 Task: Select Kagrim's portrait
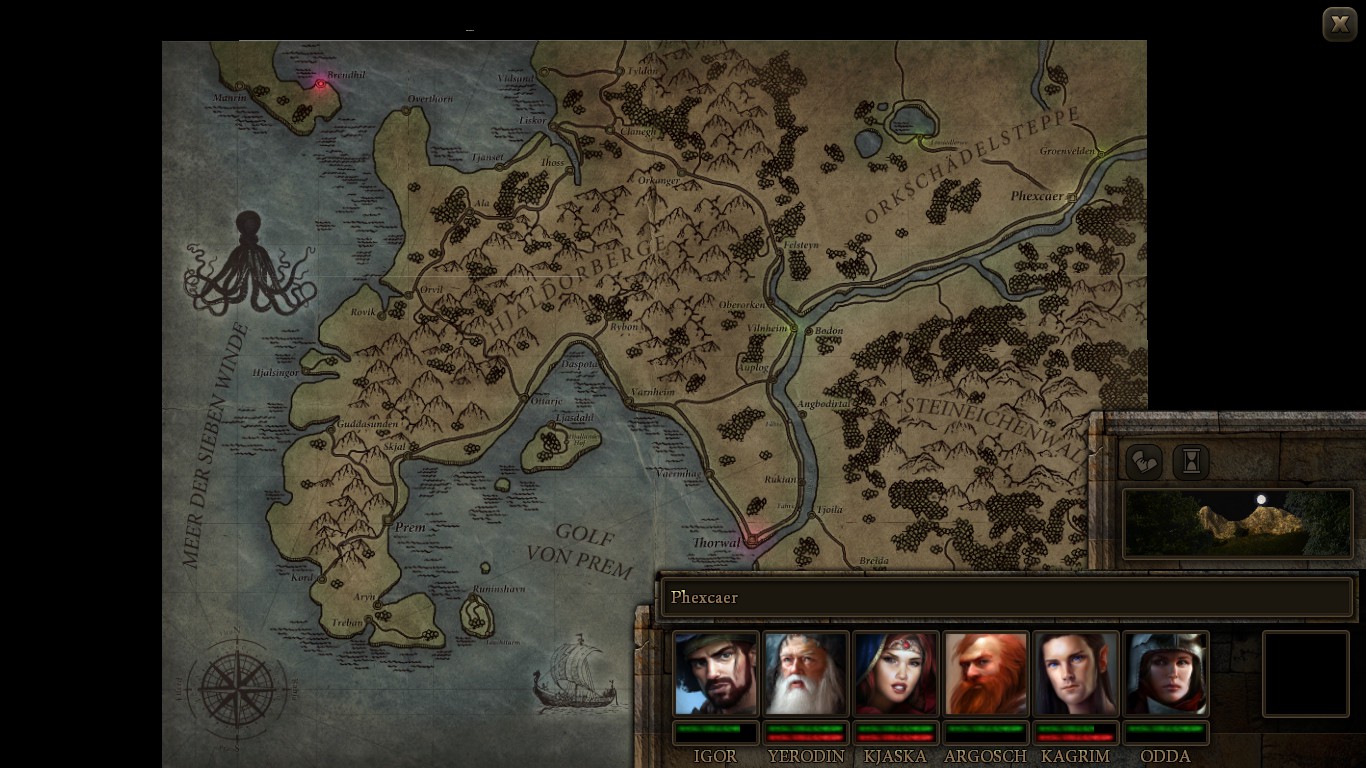point(1076,674)
